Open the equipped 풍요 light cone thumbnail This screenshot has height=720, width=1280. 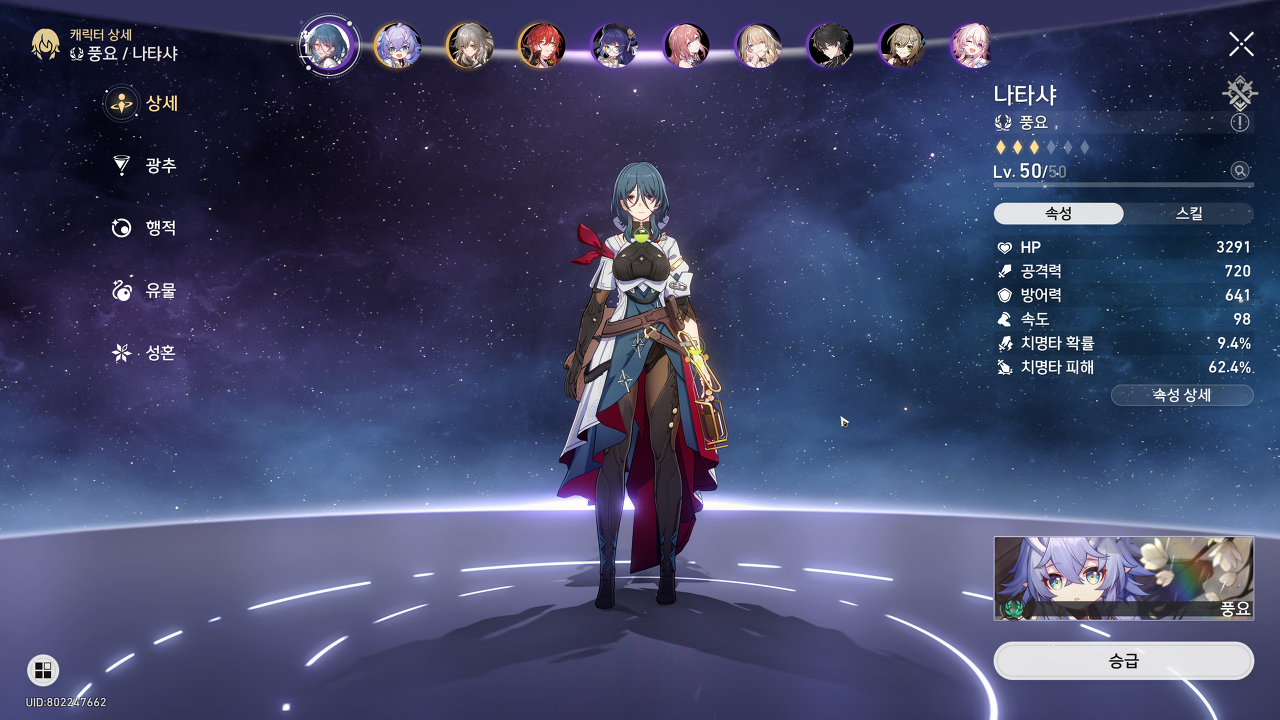pos(1123,578)
